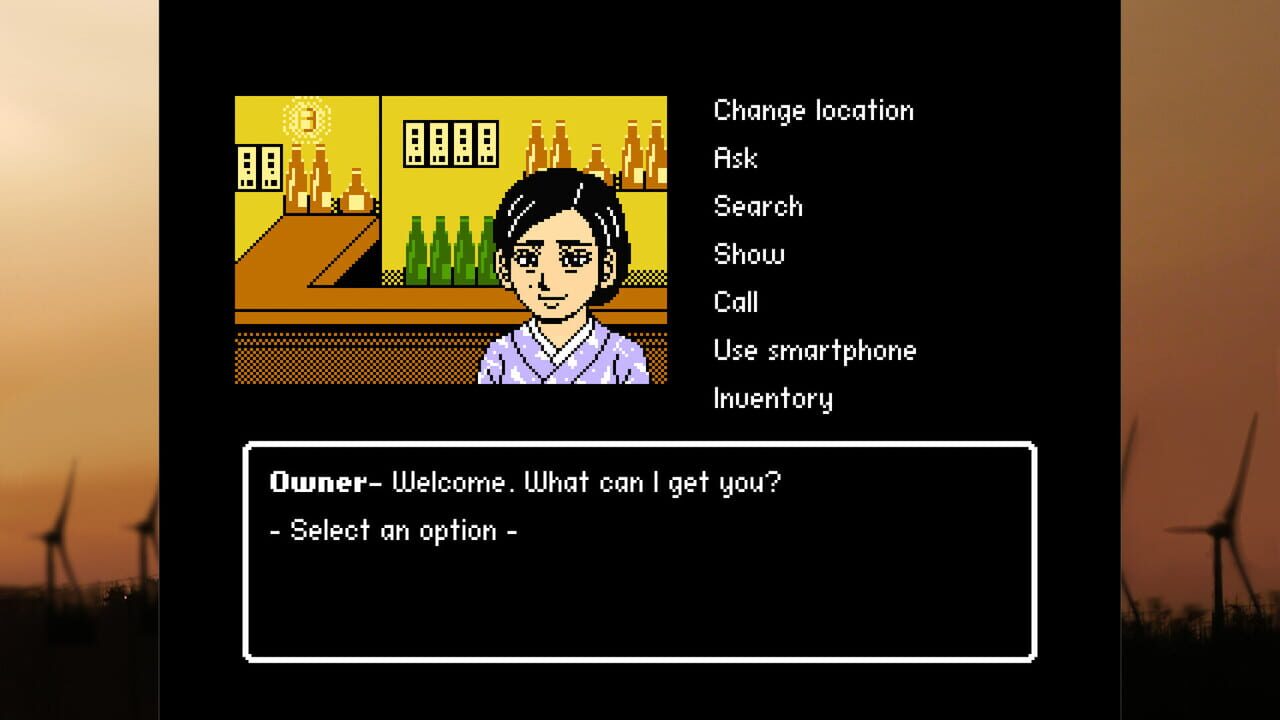Open the smartphone via "Use smartphone"

click(x=814, y=350)
